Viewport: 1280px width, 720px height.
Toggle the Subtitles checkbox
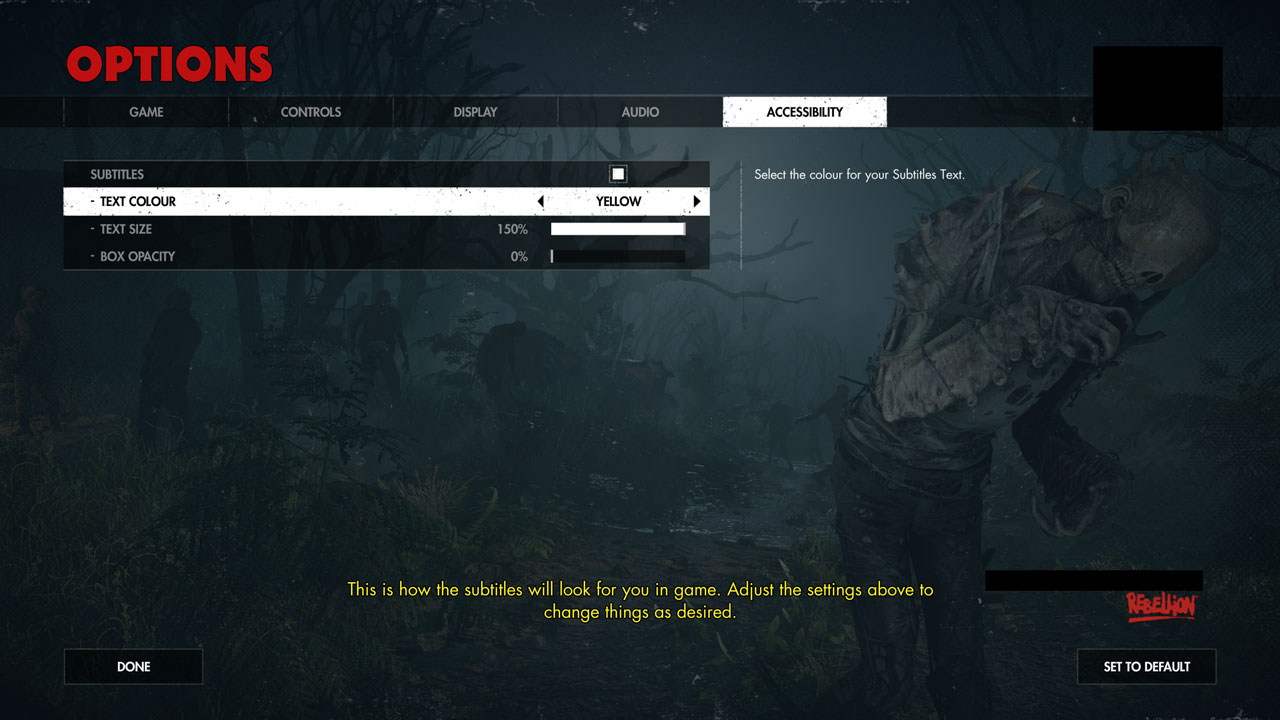pos(618,173)
